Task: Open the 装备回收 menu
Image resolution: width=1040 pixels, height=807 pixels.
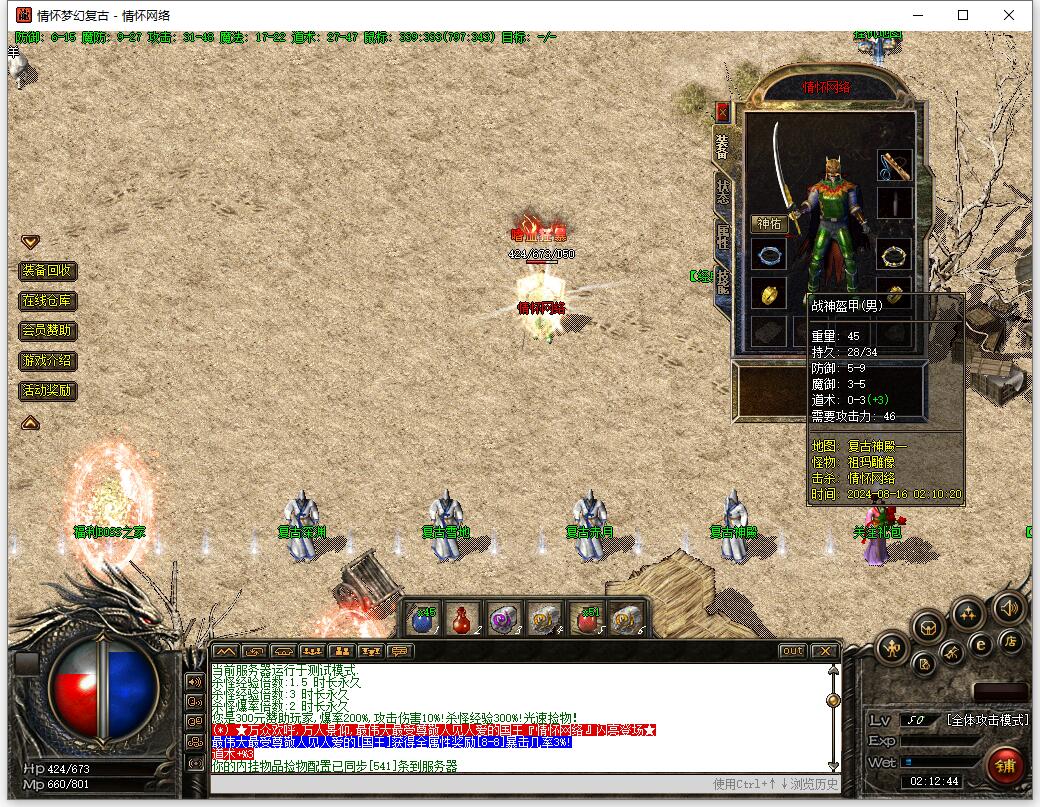Action: pos(47,271)
